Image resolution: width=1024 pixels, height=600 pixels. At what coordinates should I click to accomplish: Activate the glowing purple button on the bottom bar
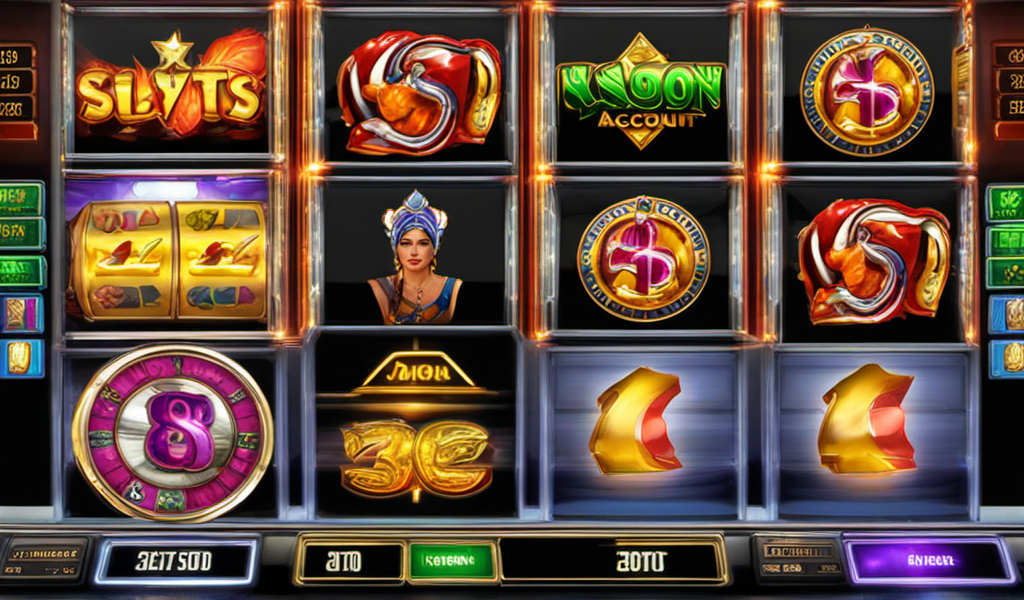pyautogui.click(x=929, y=561)
